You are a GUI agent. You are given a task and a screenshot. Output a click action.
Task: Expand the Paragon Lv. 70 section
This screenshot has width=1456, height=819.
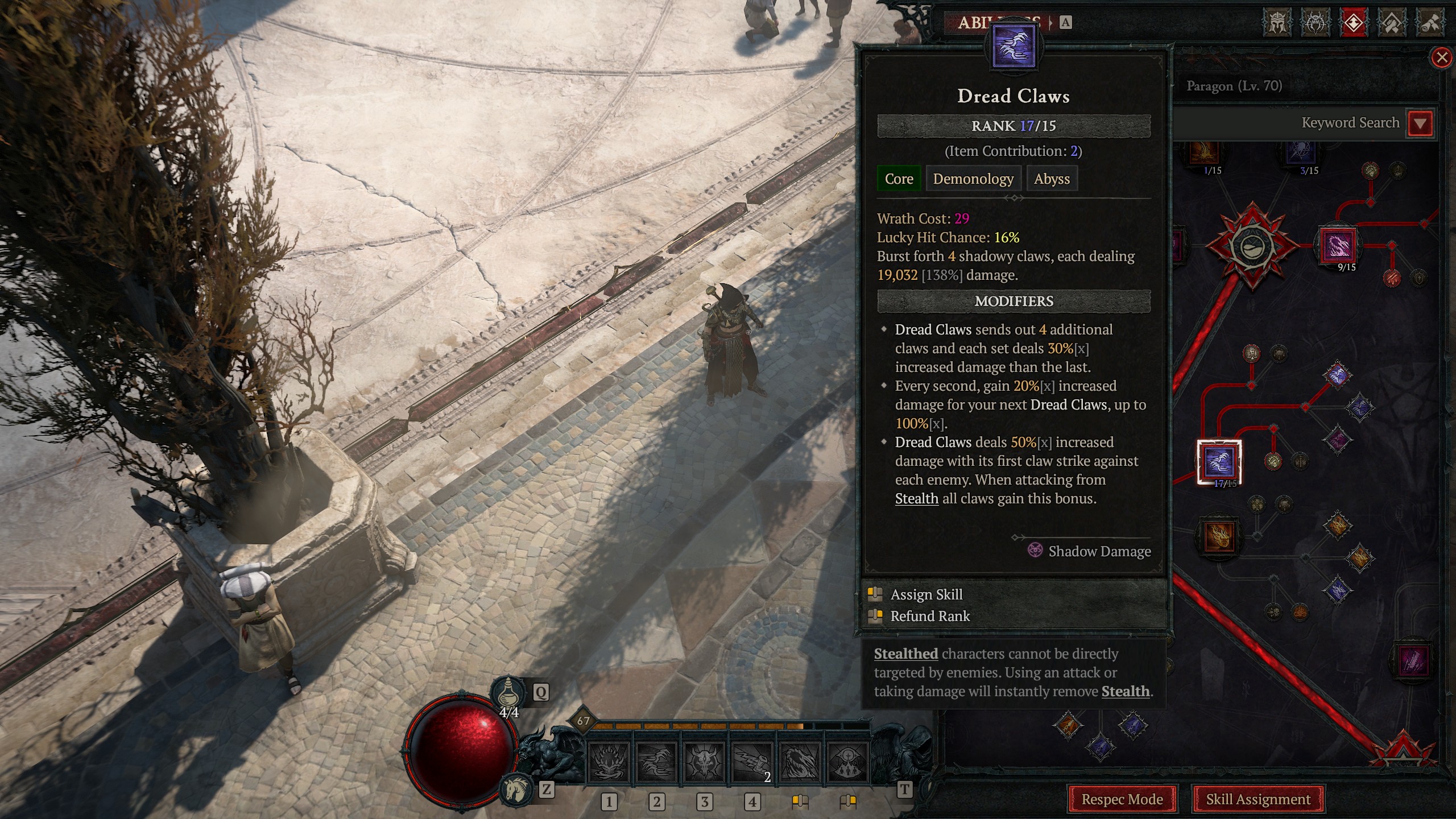[x=1234, y=86]
